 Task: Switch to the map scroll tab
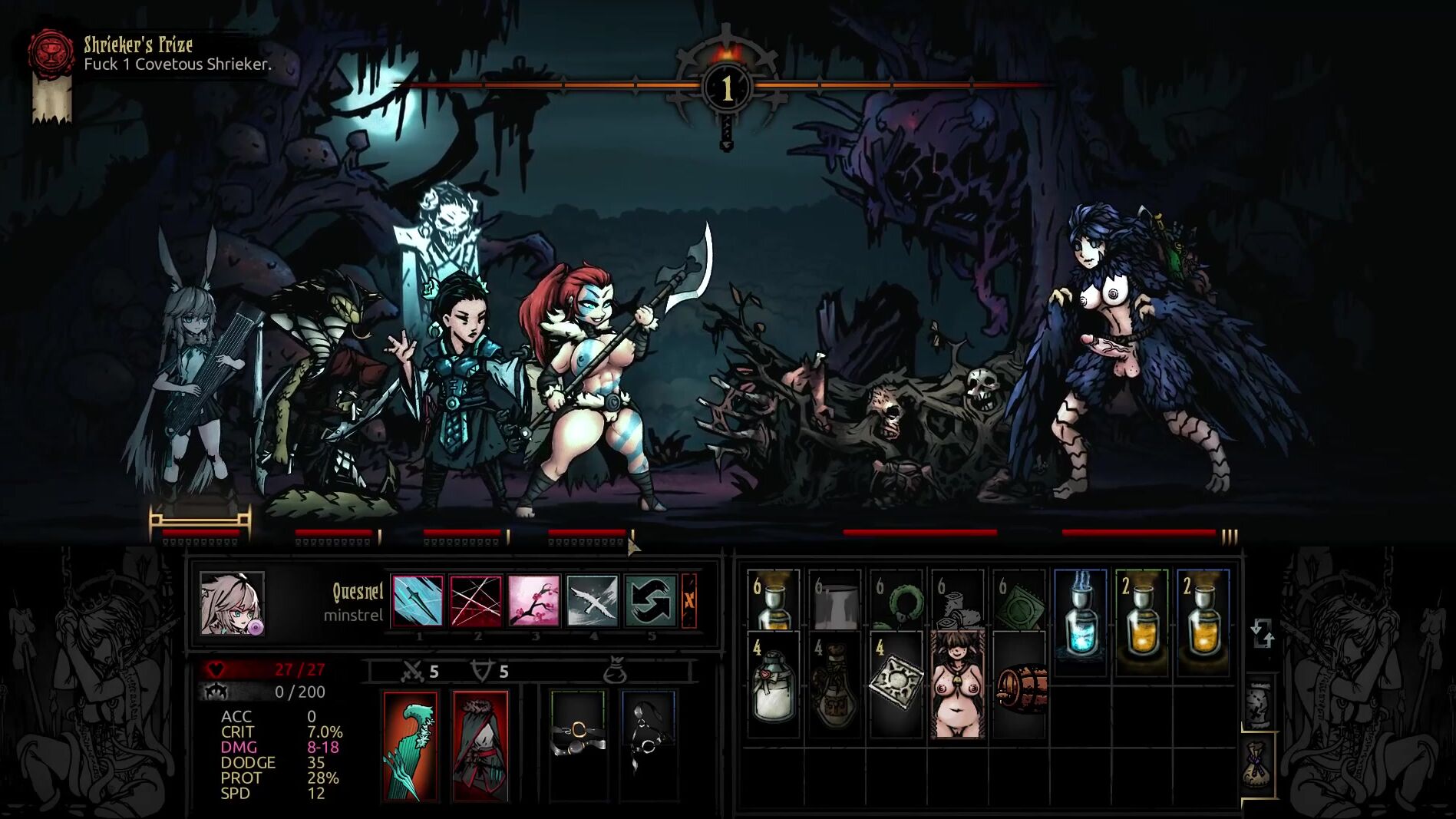(1259, 704)
